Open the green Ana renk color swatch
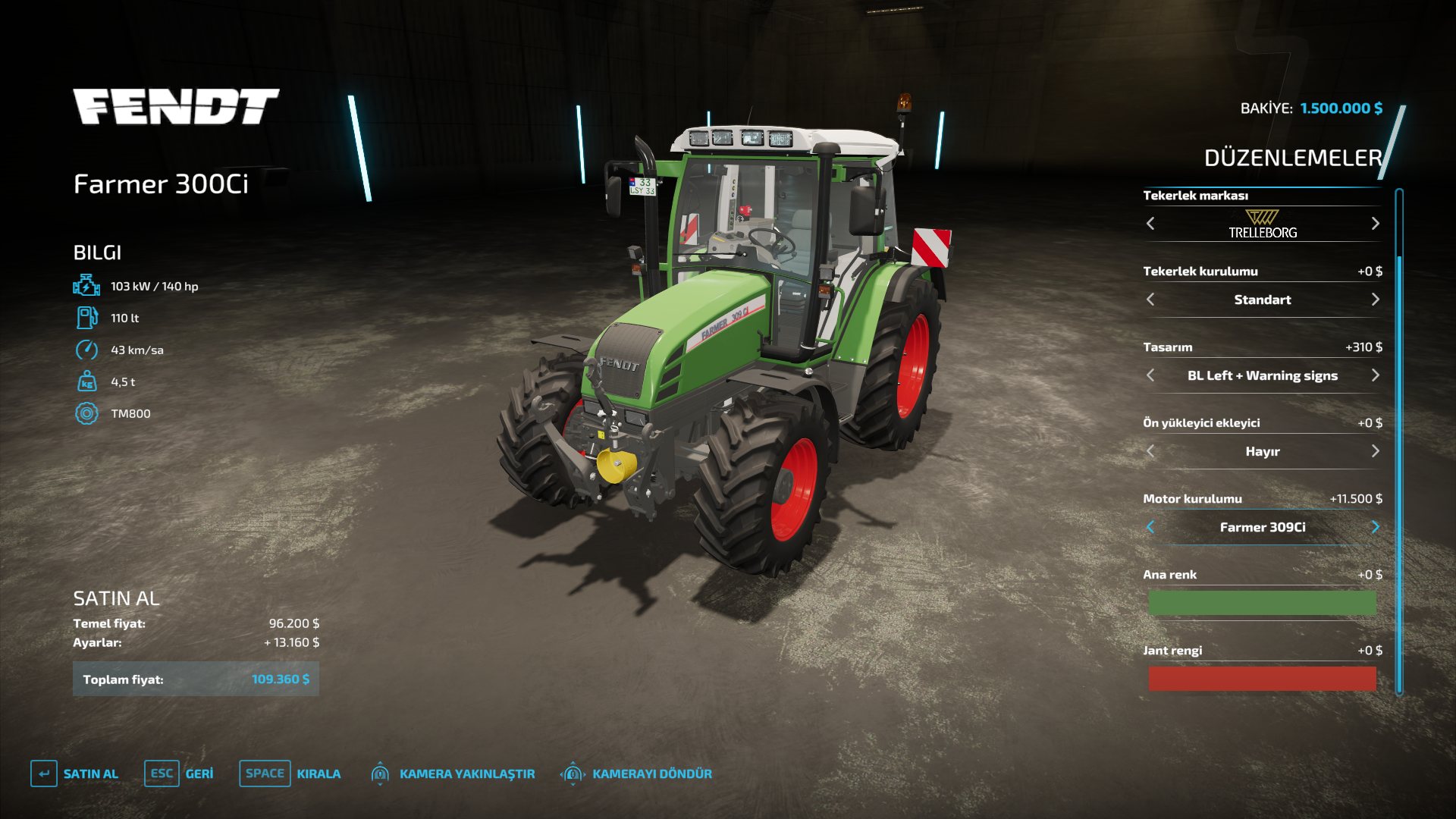1456x819 pixels. pos(1262,603)
